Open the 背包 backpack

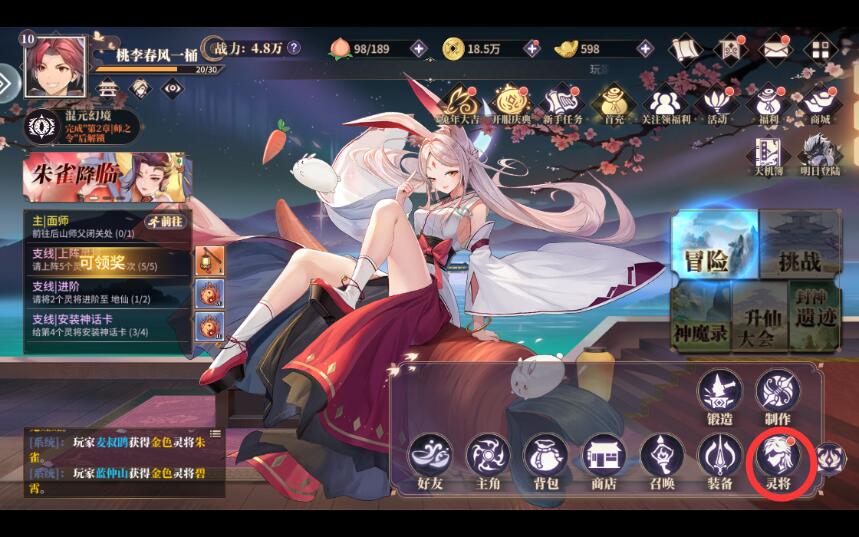point(546,457)
